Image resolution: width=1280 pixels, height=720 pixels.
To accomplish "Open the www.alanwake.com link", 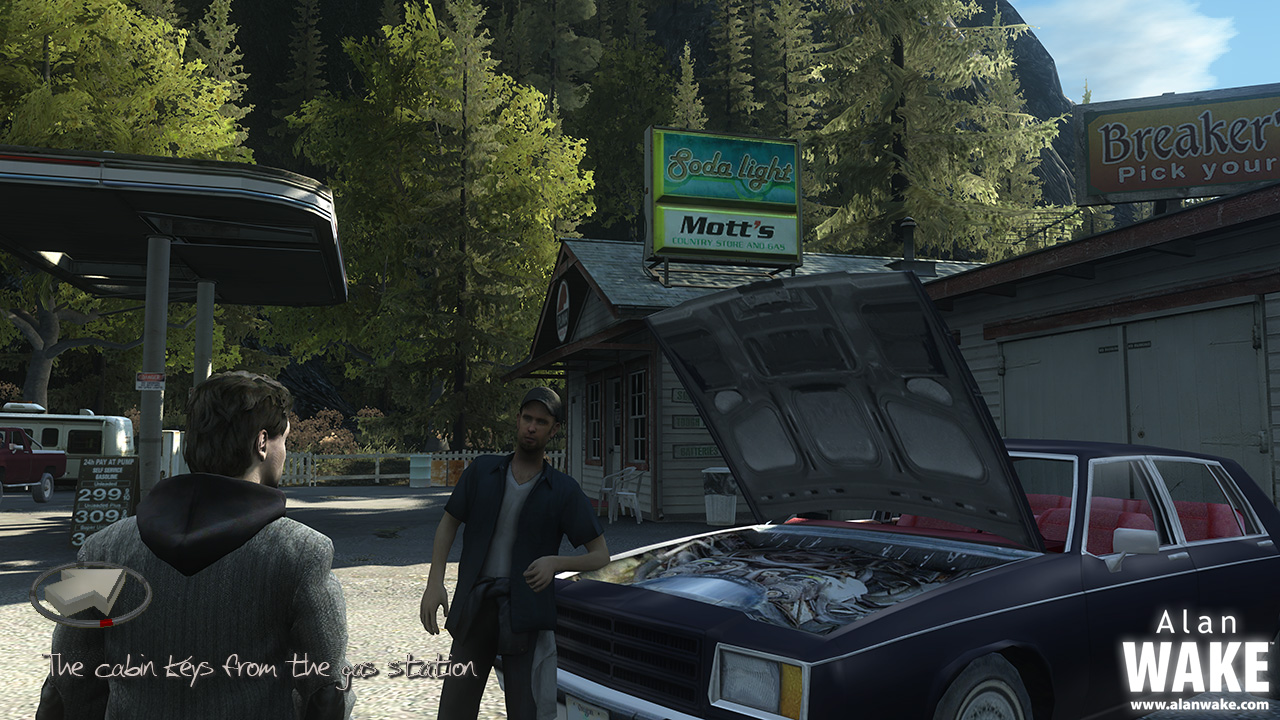I will point(1199,704).
